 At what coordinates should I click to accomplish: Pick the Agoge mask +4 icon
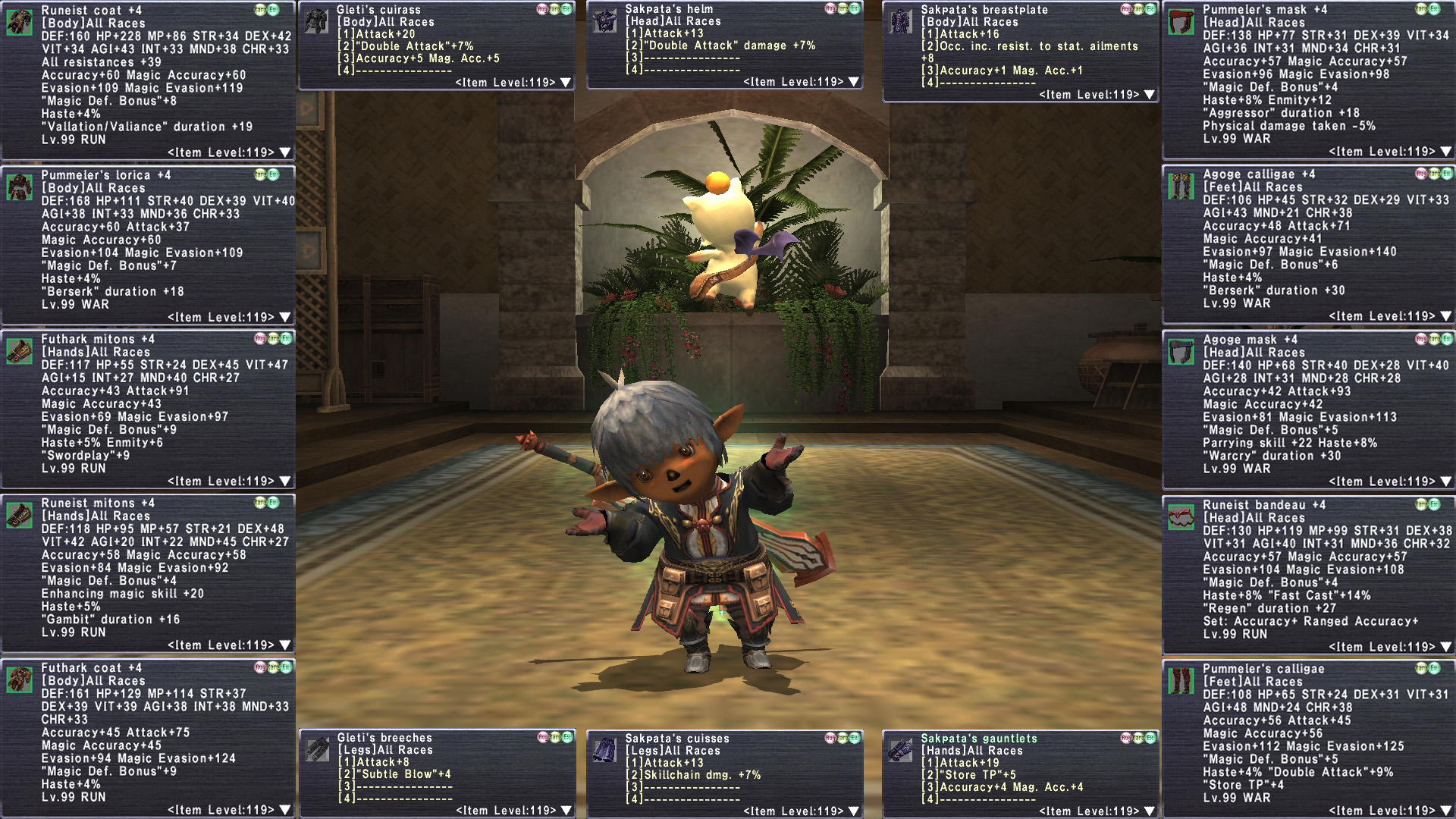tap(1181, 352)
